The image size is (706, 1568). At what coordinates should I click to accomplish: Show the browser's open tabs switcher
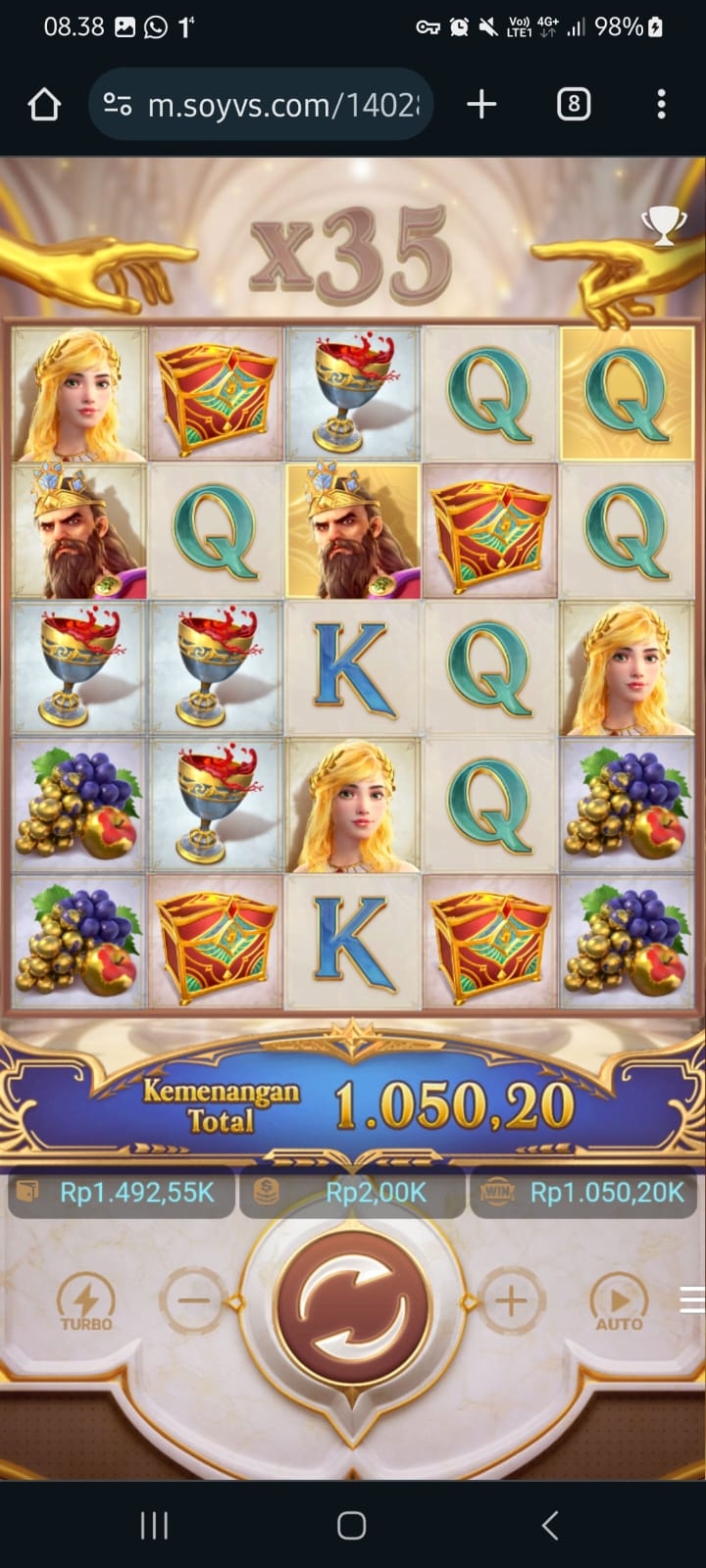(574, 104)
